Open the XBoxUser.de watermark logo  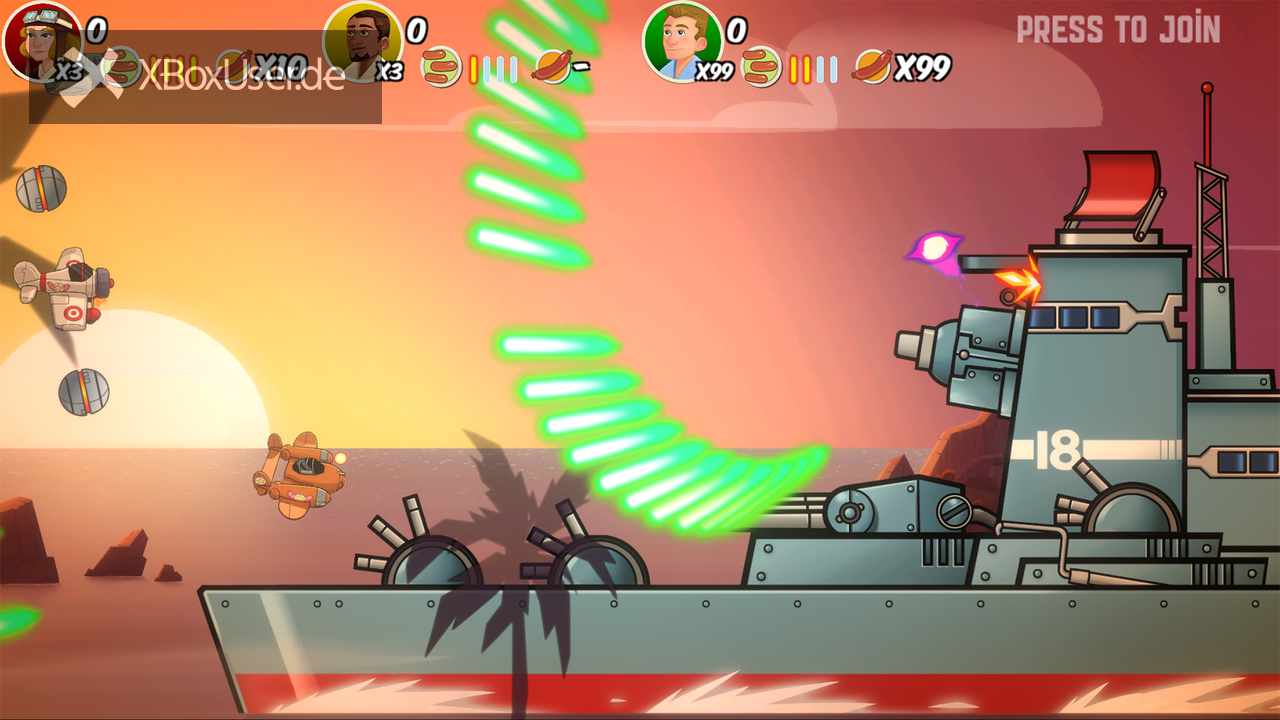click(205, 77)
